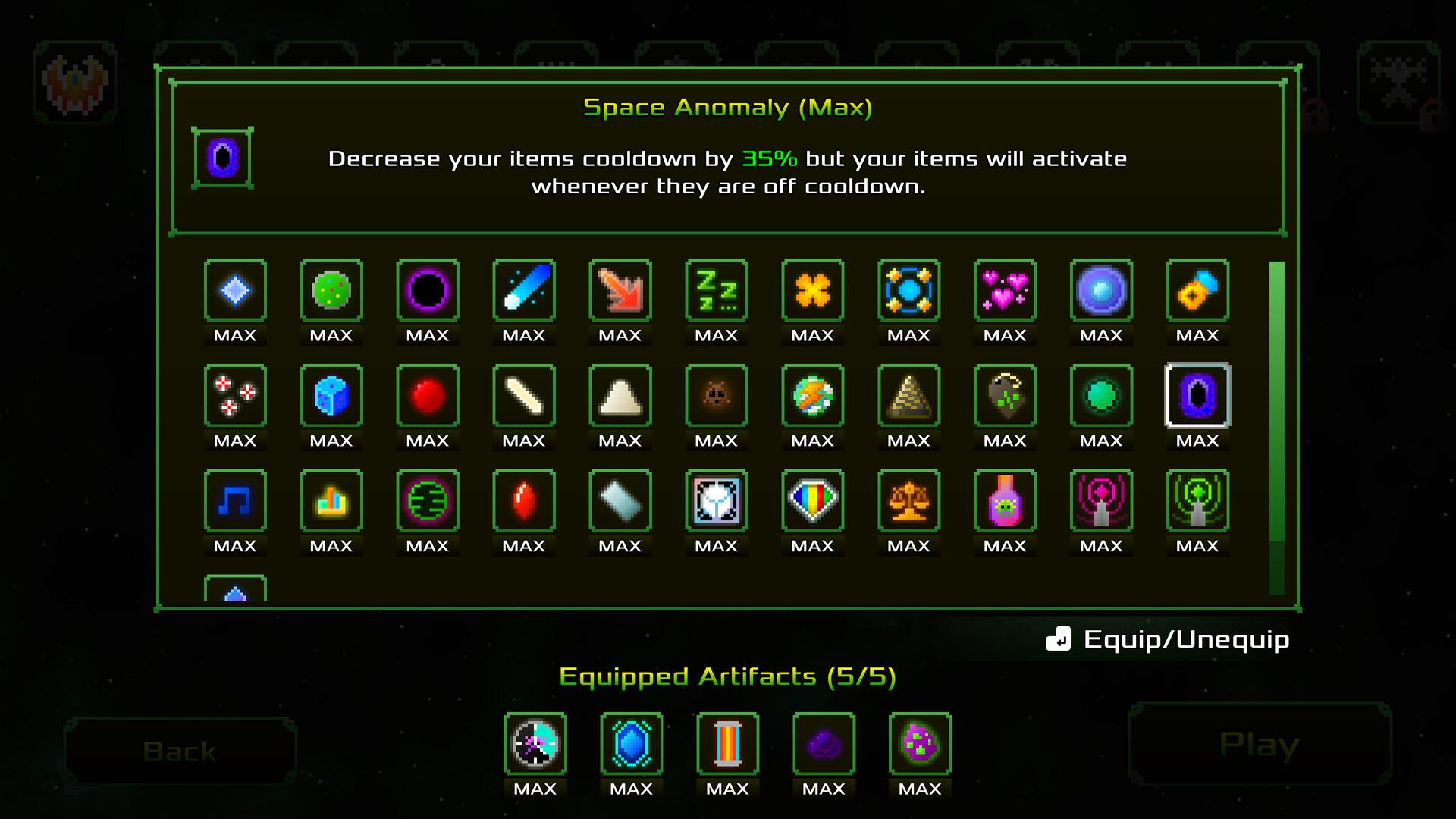Start the game with Play

coord(1260,745)
